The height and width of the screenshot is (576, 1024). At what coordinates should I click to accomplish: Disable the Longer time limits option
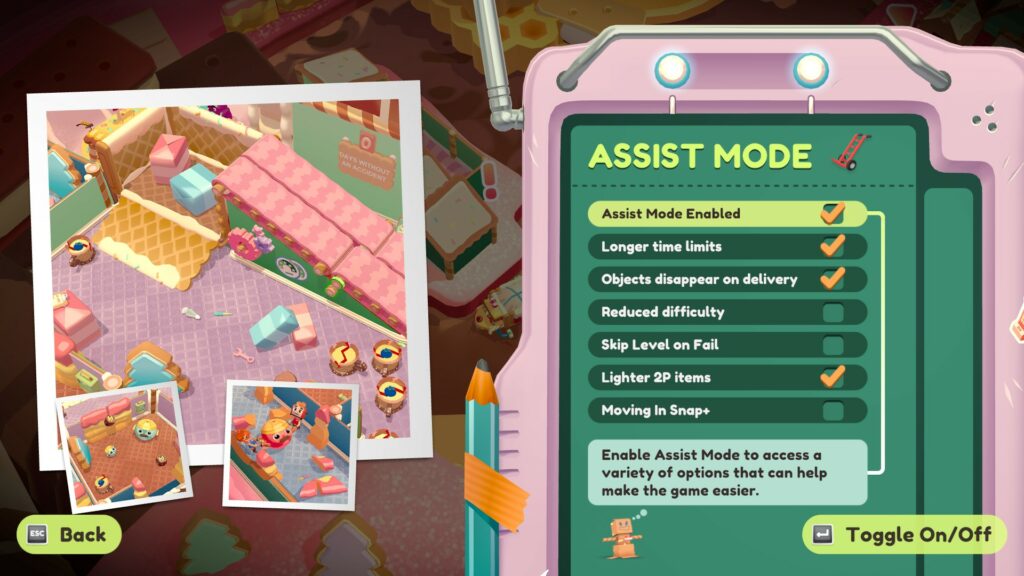(832, 246)
